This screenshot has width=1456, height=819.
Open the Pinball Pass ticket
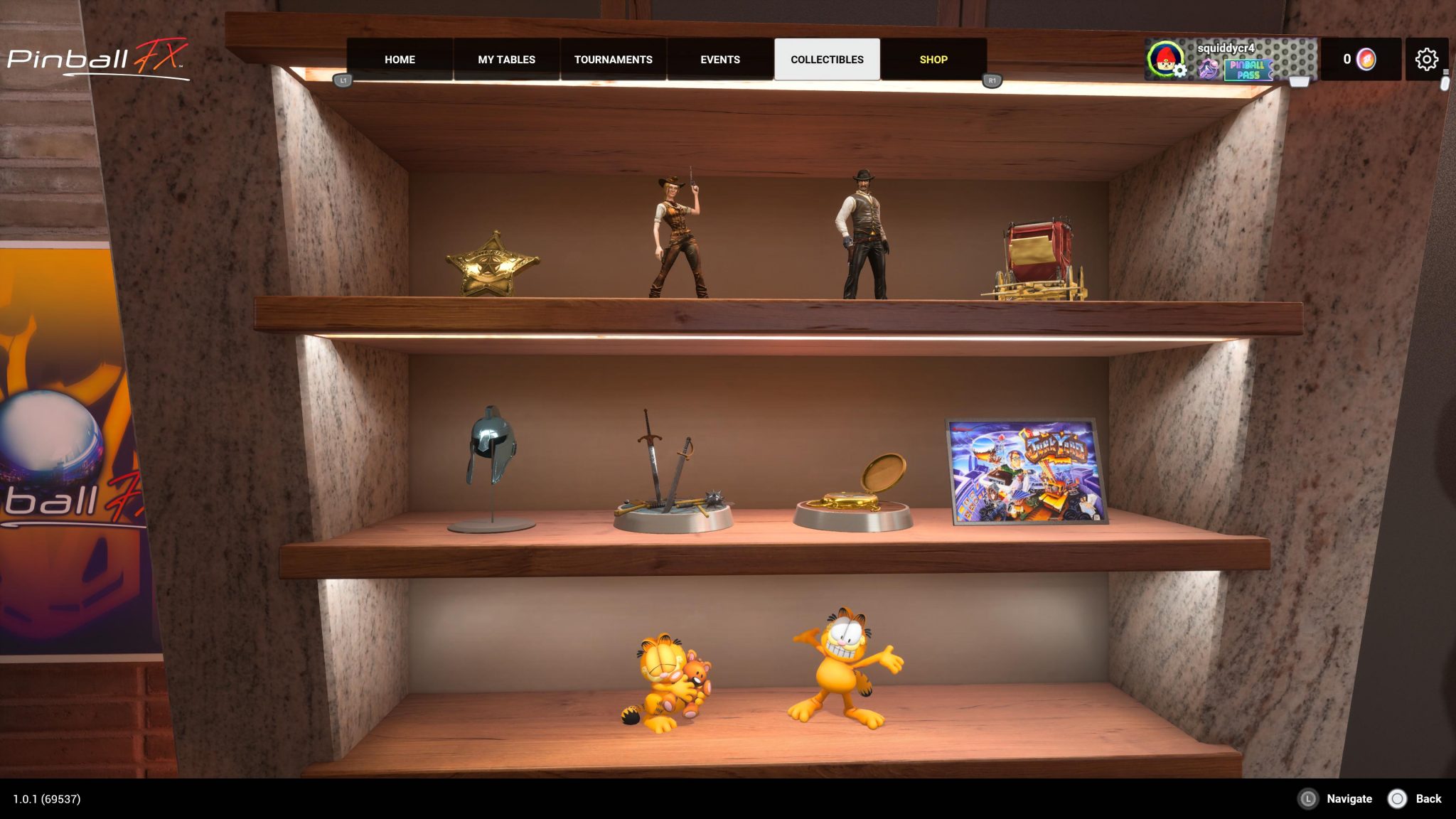pyautogui.click(x=1248, y=69)
